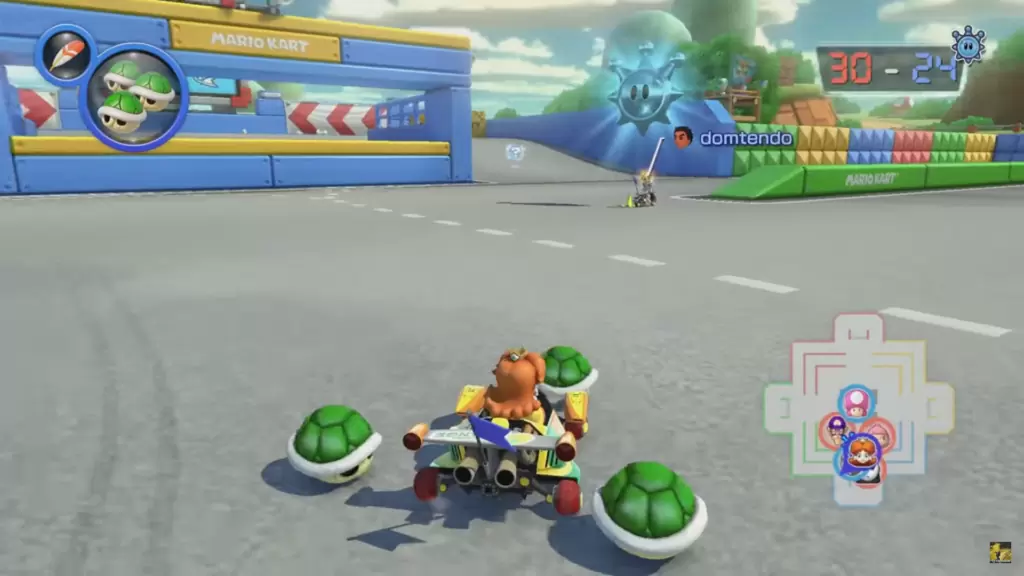Select the triple green shells item slot
Viewport: 1024px width, 576px height.
pyautogui.click(x=133, y=97)
